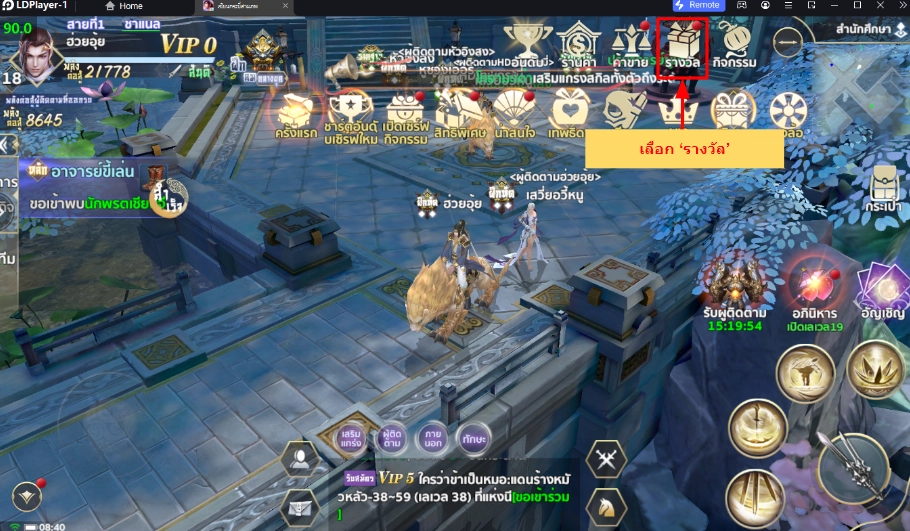Open the น่าสนใจ fan icon

[516, 116]
